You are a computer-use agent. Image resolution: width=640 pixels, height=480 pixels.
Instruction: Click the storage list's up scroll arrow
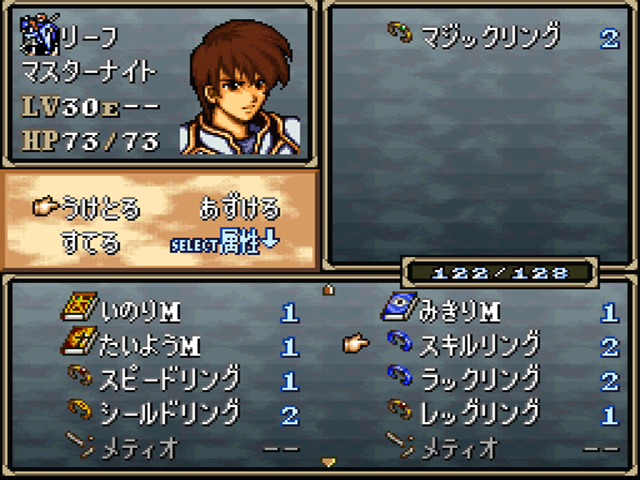[328, 290]
